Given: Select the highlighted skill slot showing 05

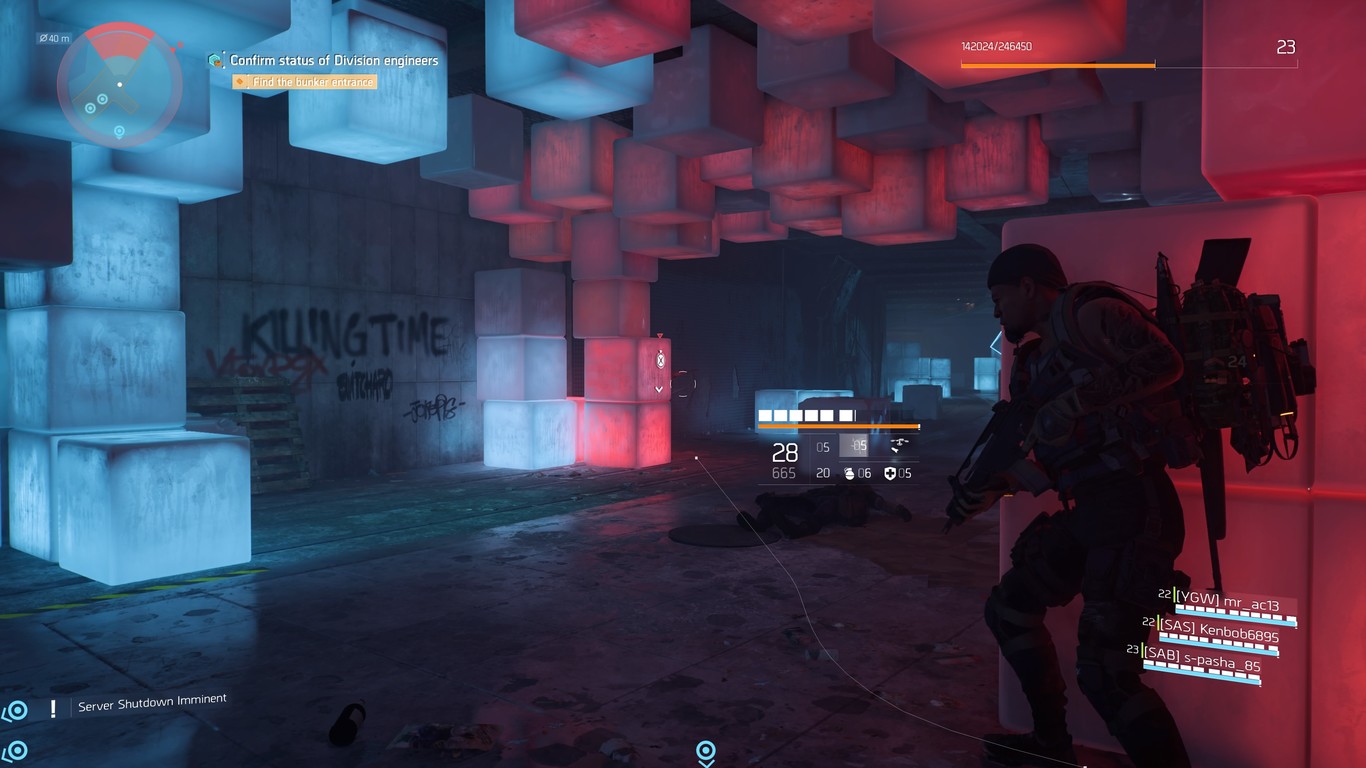Looking at the screenshot, I should pos(854,446).
